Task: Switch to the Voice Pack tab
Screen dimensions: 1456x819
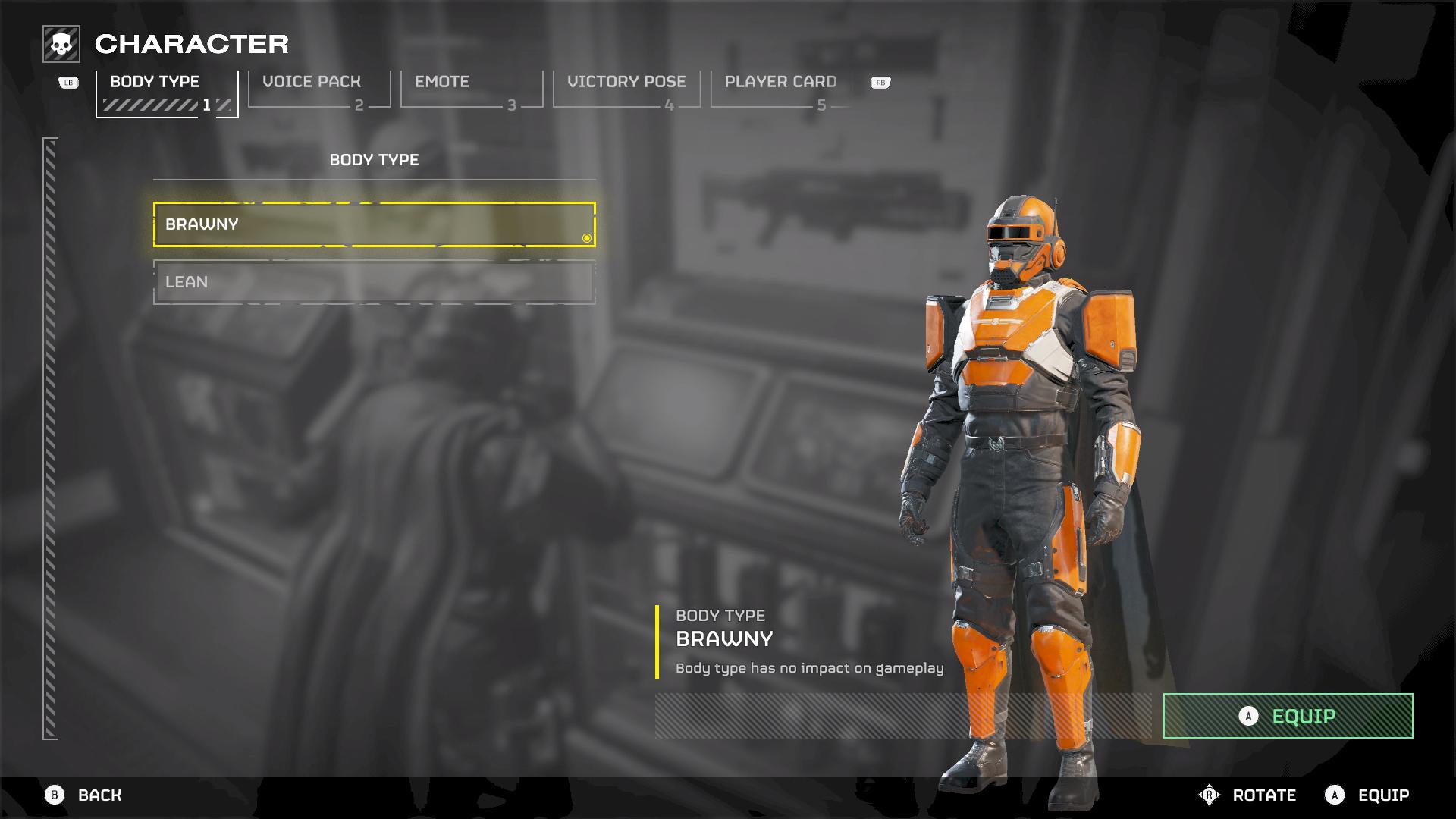Action: click(x=318, y=89)
